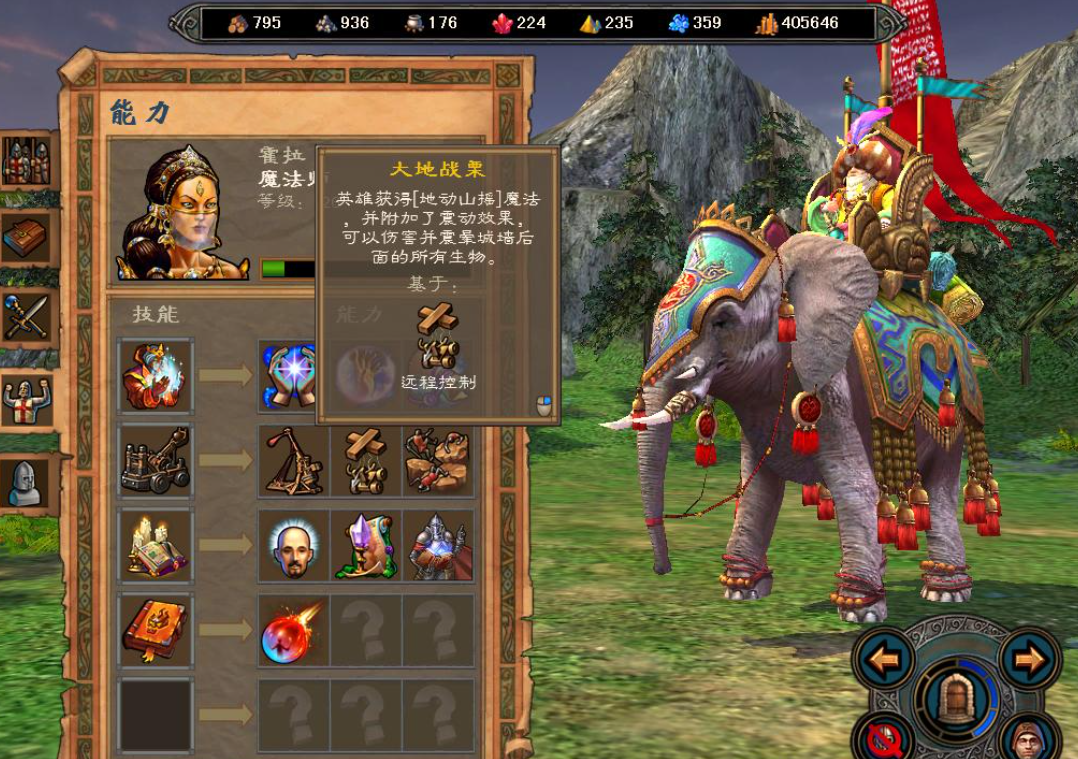Select the wizard casting skill icon
This screenshot has width=1078, height=759.
click(156, 375)
